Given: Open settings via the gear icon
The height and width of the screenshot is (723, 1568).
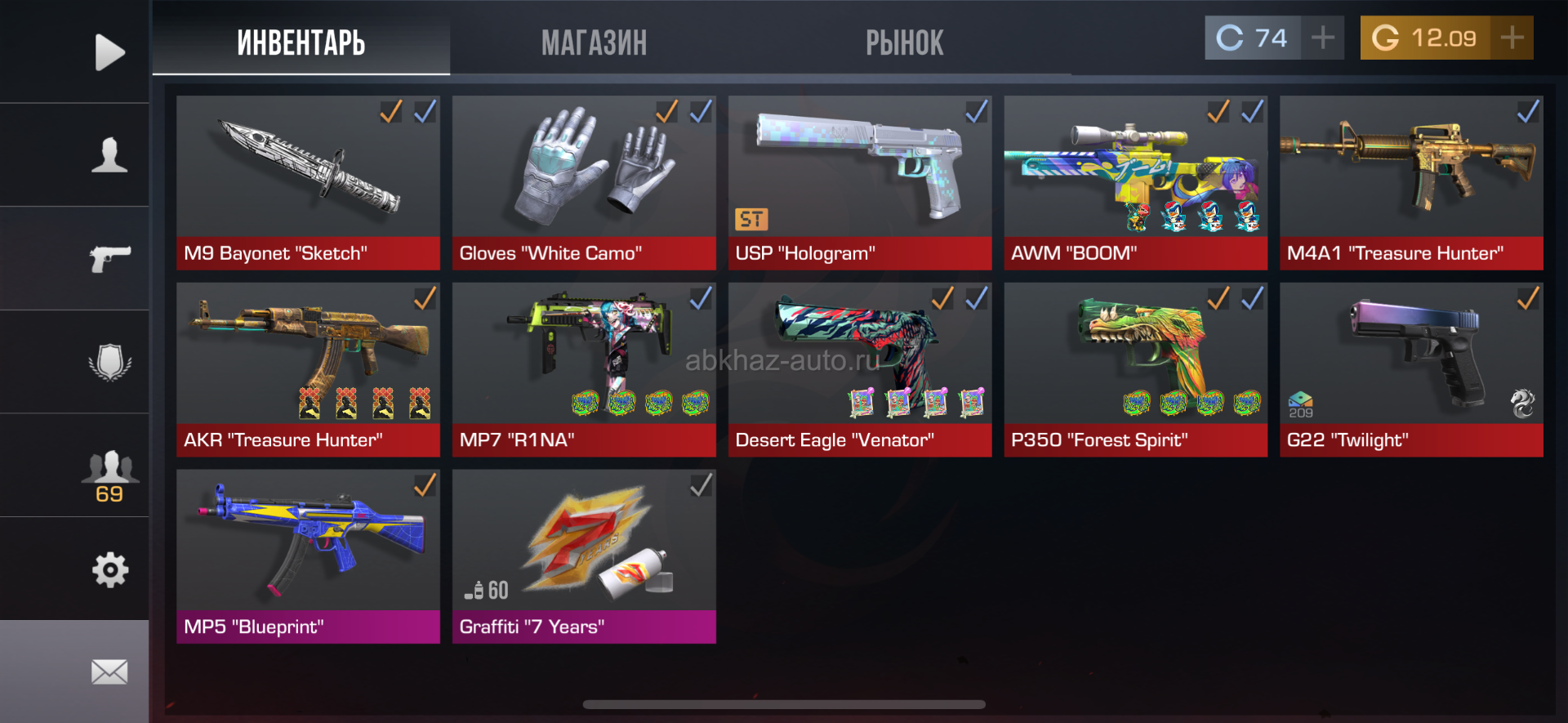Looking at the screenshot, I should pos(109,569).
